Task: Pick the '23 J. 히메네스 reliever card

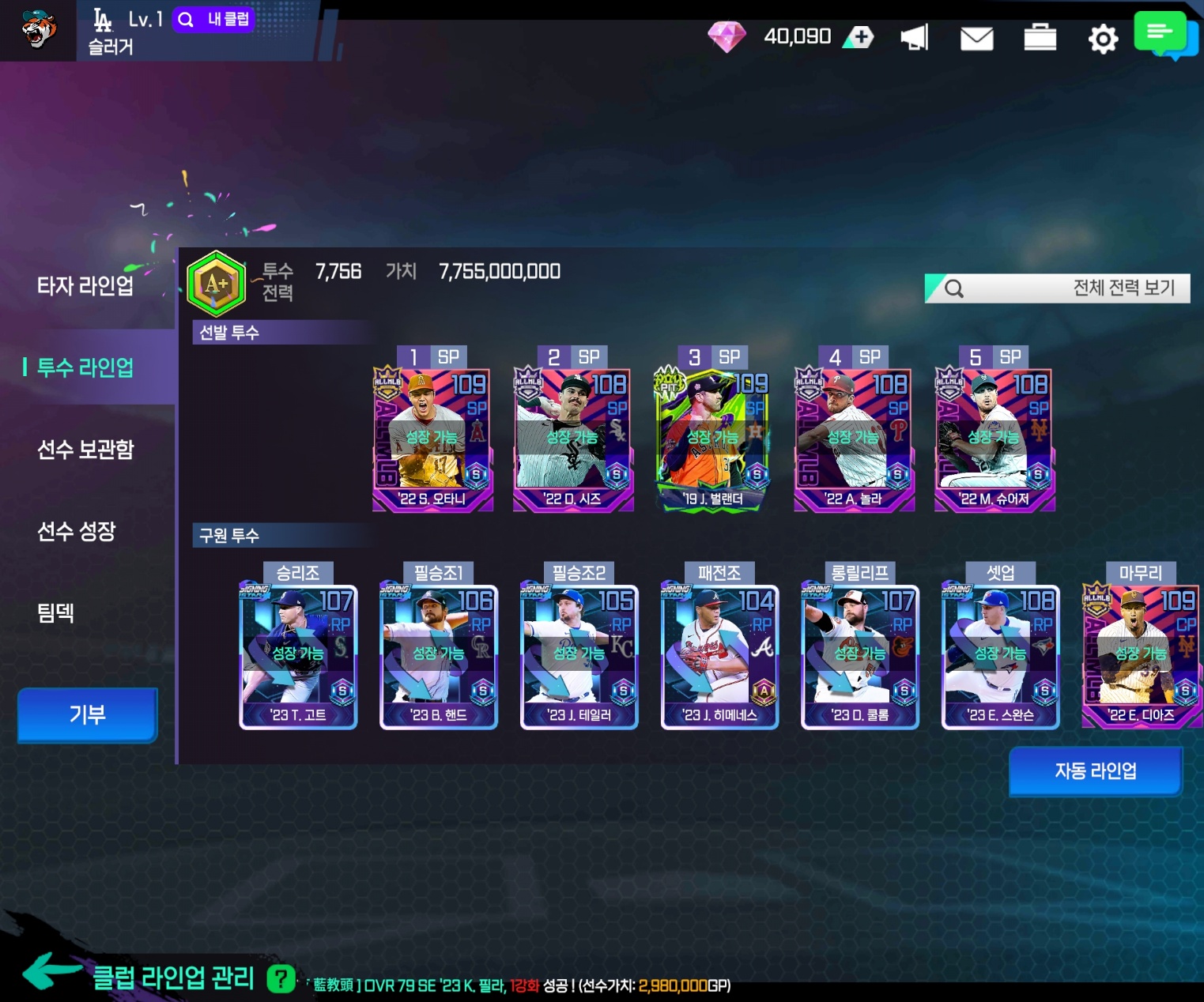Action: tap(719, 656)
